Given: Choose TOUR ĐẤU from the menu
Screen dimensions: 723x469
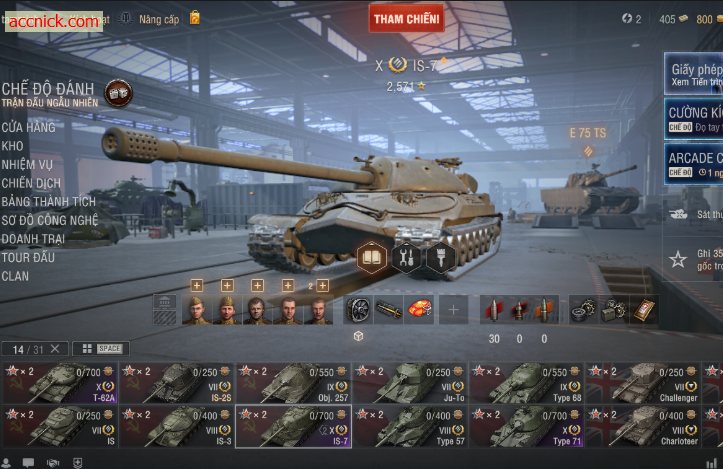Looking at the screenshot, I should click(28, 257).
